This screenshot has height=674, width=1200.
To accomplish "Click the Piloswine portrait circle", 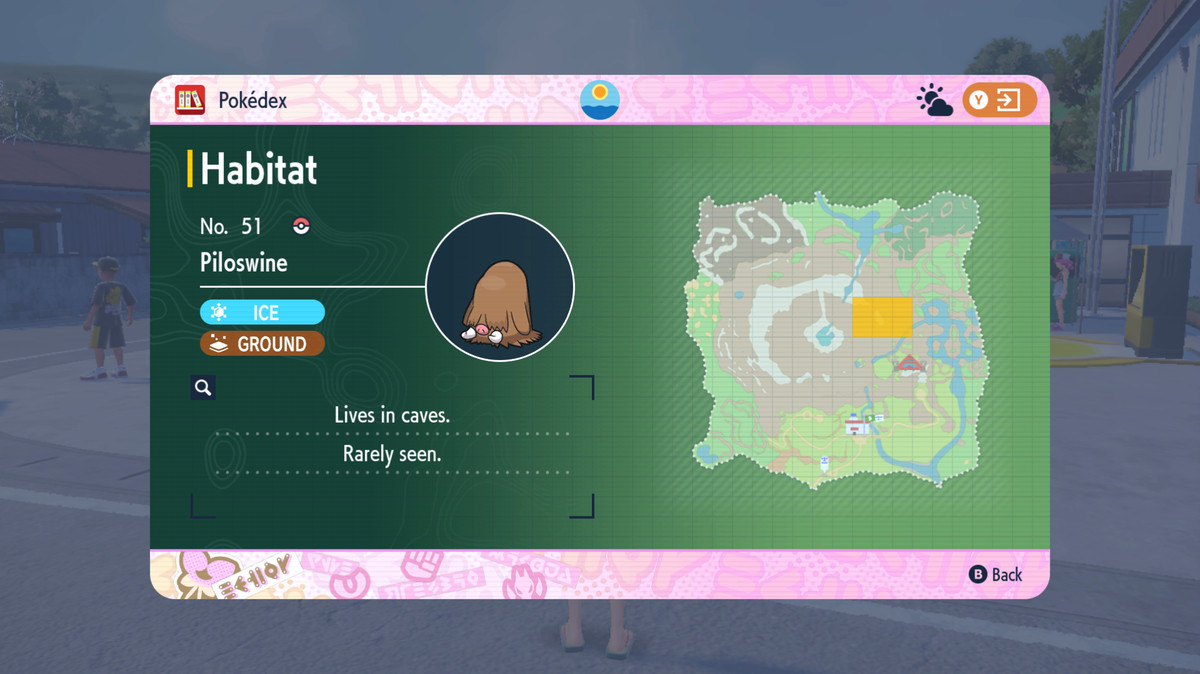I will point(499,287).
